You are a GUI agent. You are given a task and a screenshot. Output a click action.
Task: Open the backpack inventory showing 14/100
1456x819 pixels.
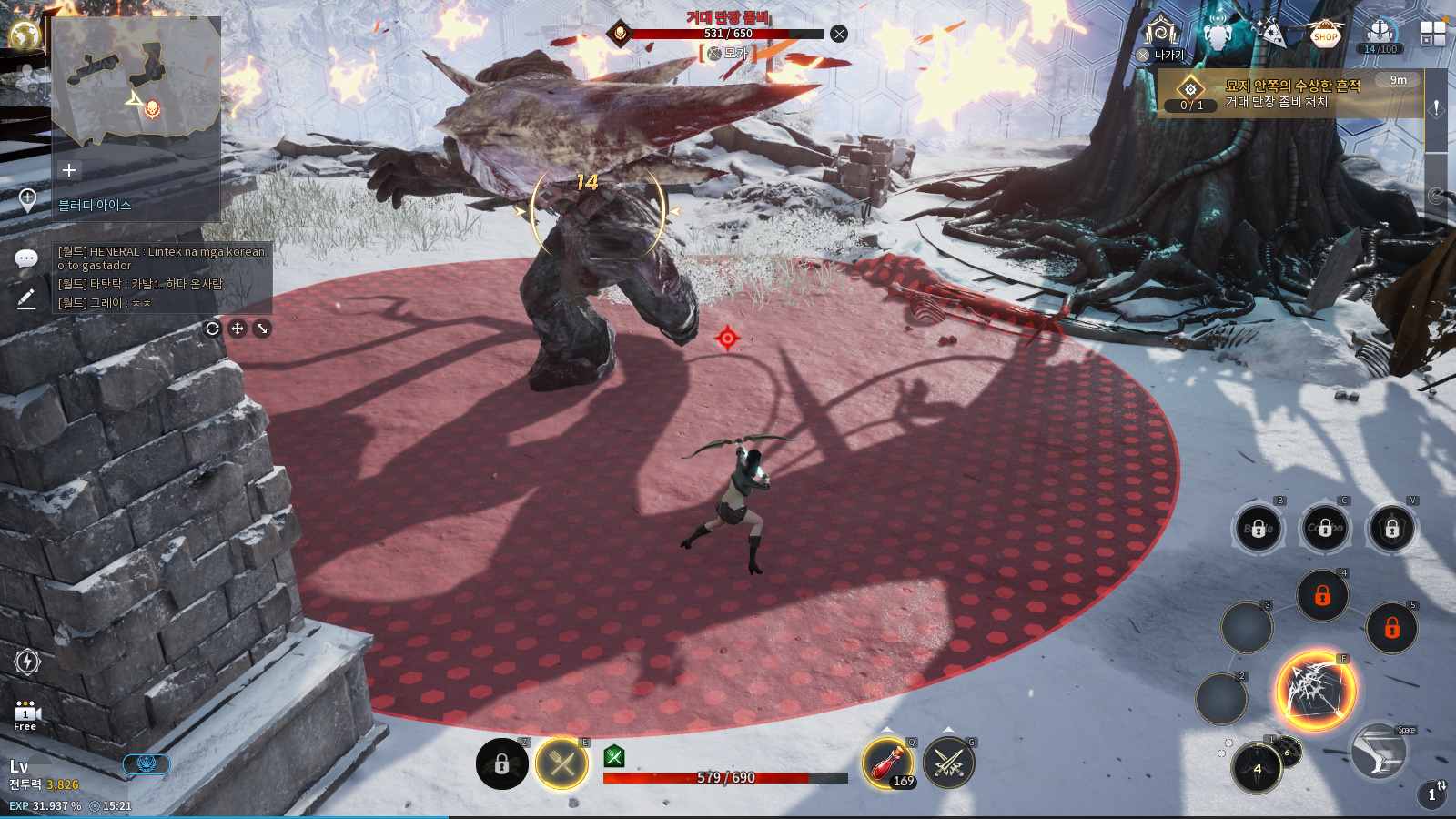click(x=1380, y=35)
